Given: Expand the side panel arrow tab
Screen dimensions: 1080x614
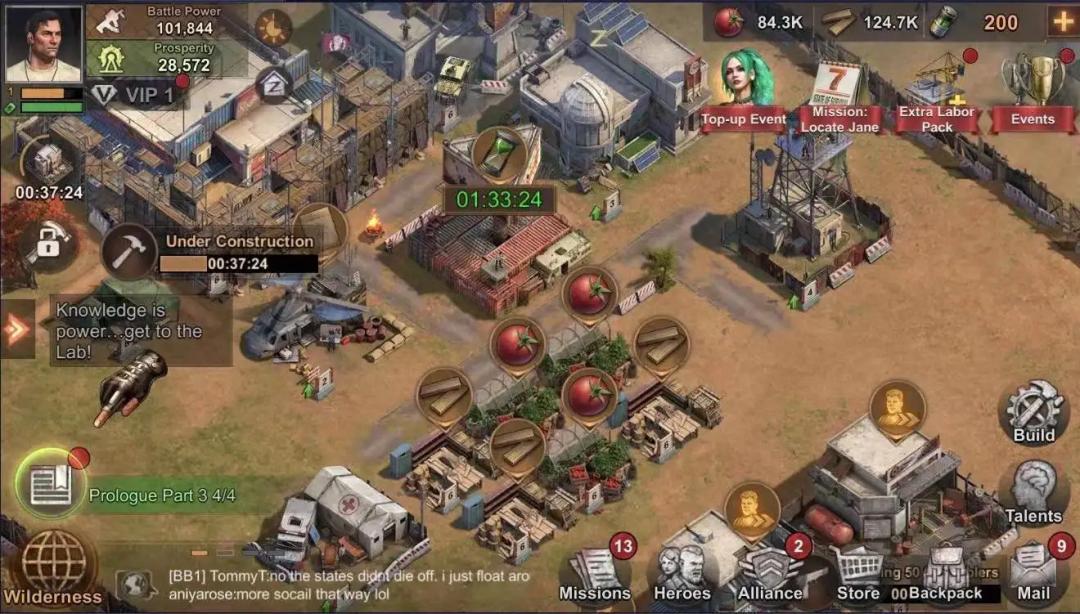Looking at the screenshot, I should pyautogui.click(x=16, y=330).
